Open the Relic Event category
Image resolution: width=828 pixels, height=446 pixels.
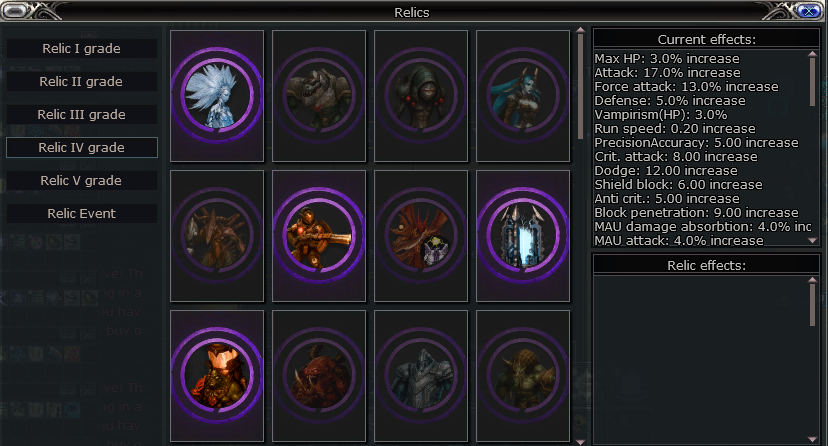coord(82,213)
